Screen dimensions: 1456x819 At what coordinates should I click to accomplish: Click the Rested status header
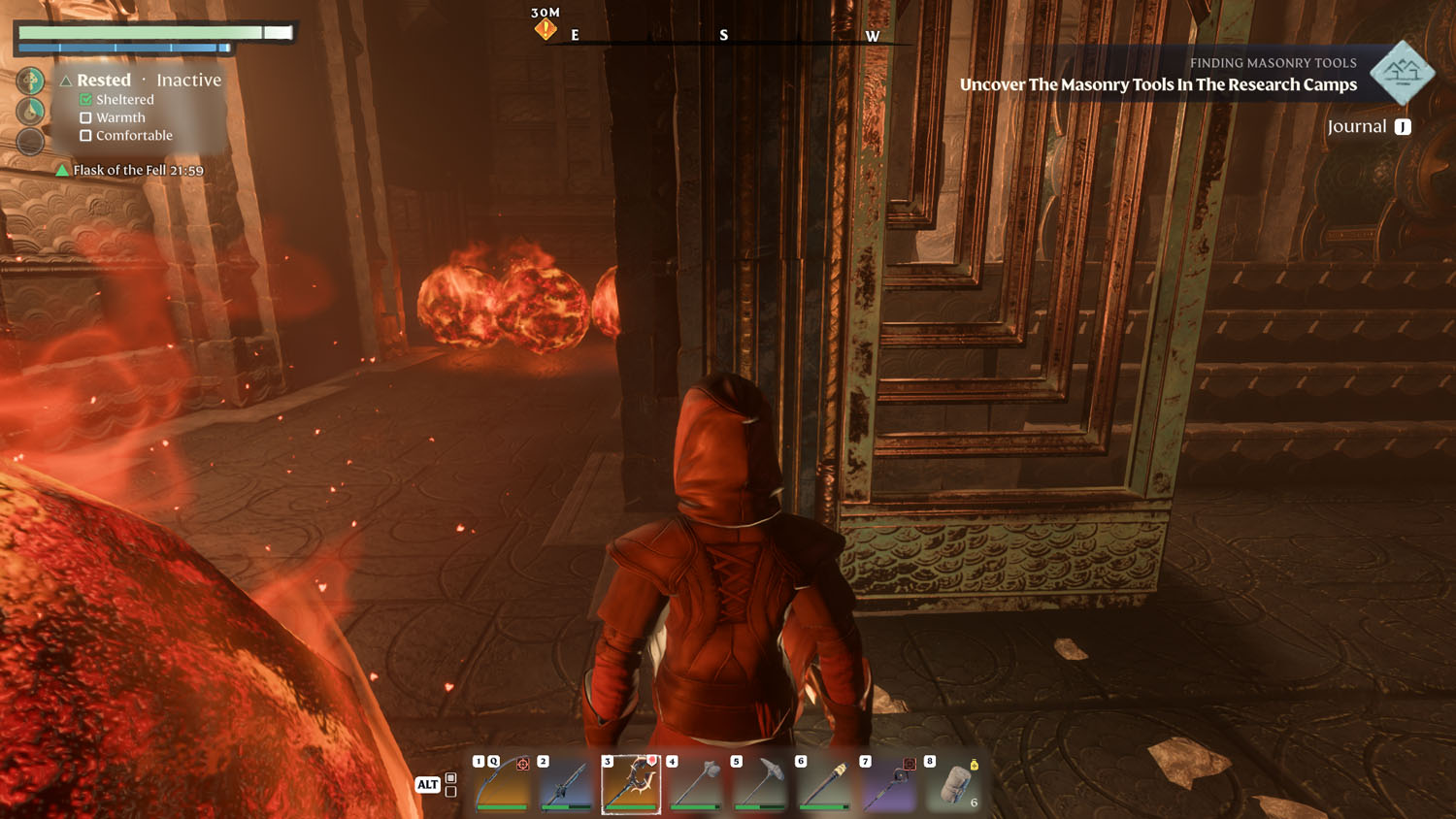103,81
